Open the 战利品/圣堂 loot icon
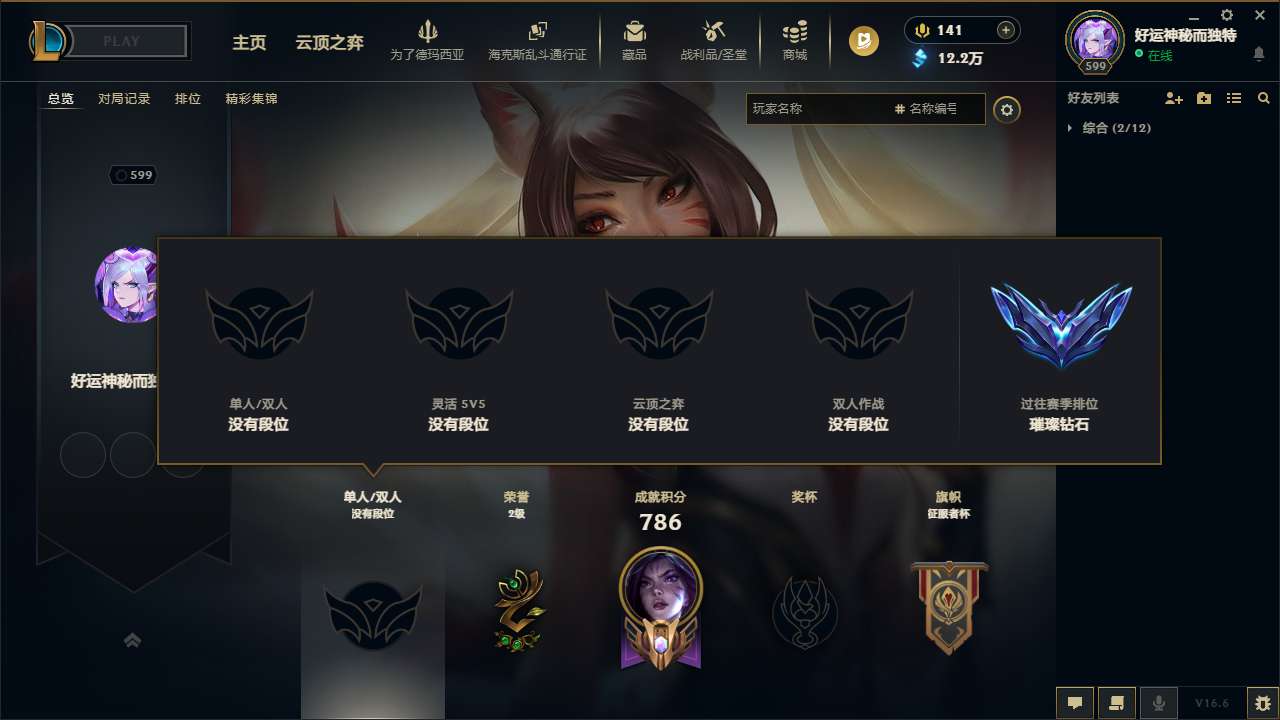This screenshot has width=1280, height=720. point(712,32)
